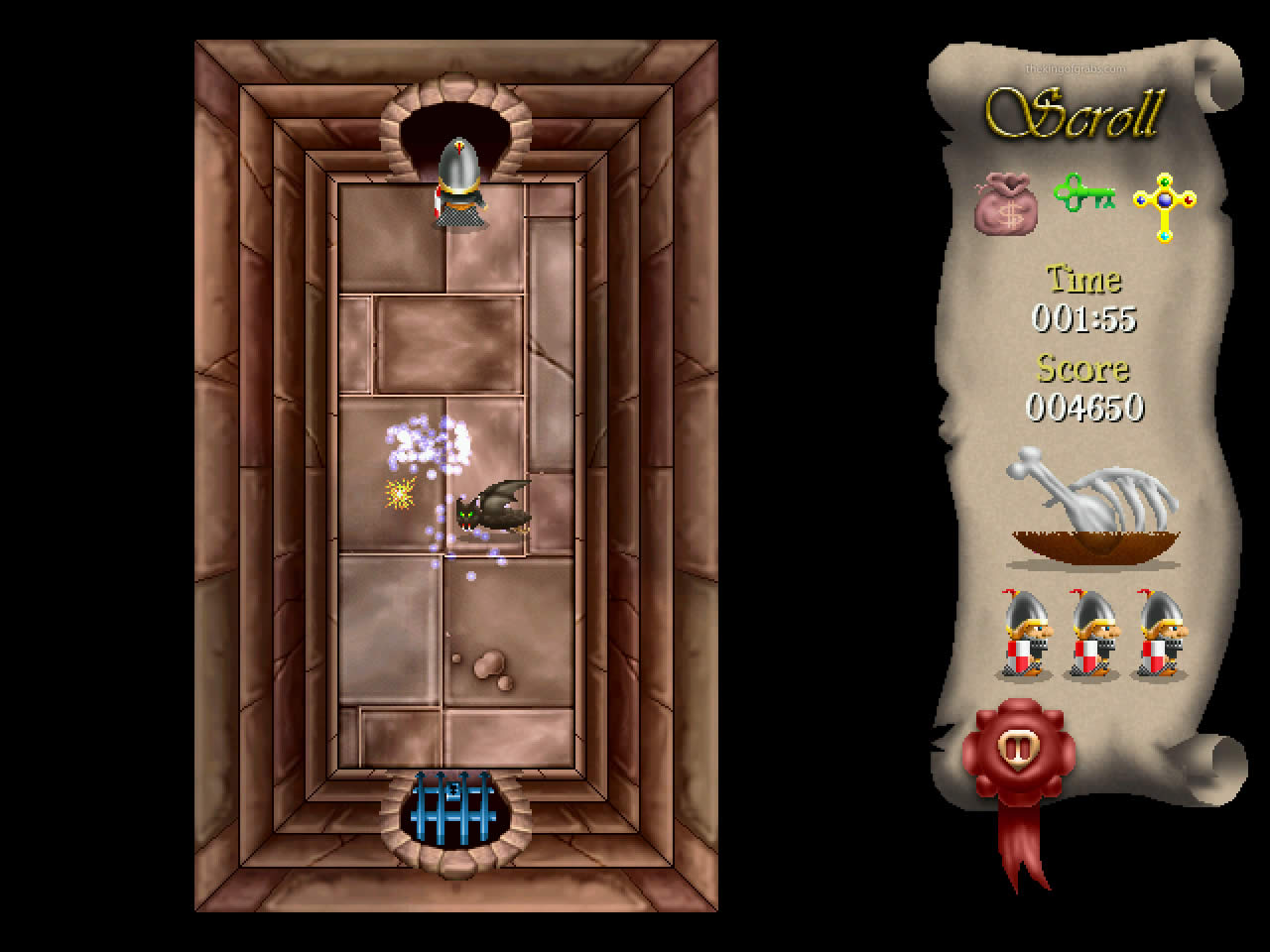
Task: Click the red wax seal emblem
Action: (x=1018, y=749)
